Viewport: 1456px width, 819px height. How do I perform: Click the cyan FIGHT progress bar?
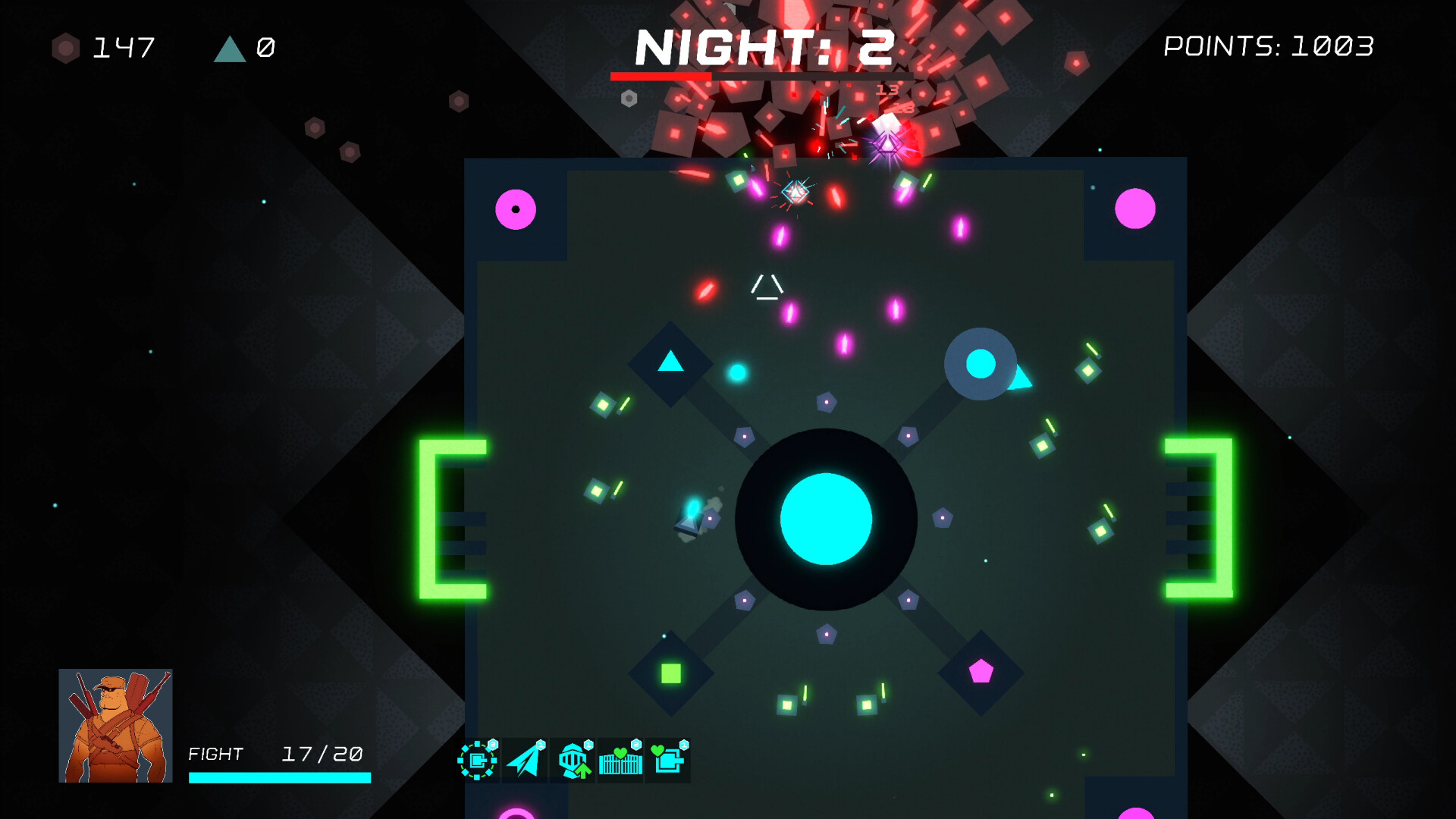[x=278, y=776]
